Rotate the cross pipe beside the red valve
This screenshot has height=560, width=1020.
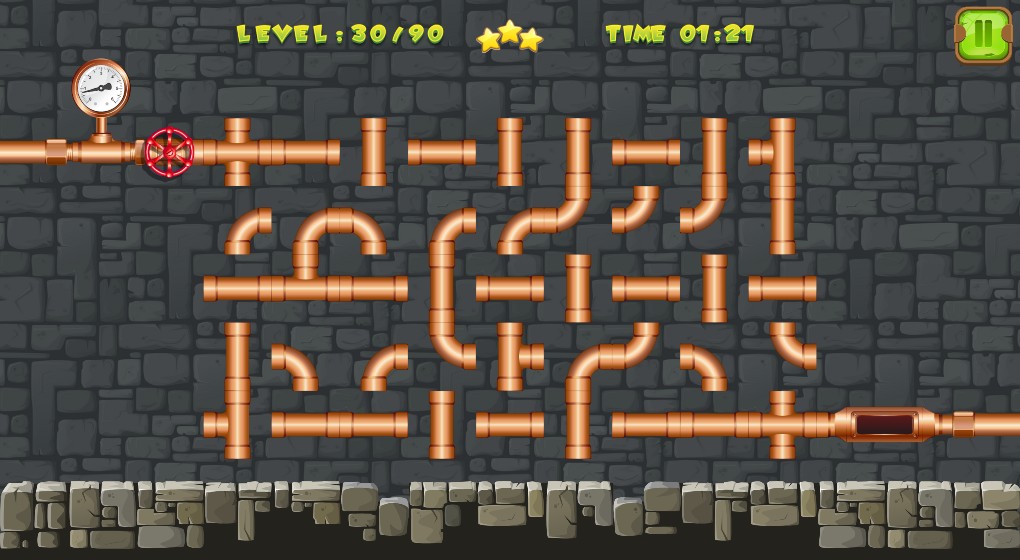(237, 152)
